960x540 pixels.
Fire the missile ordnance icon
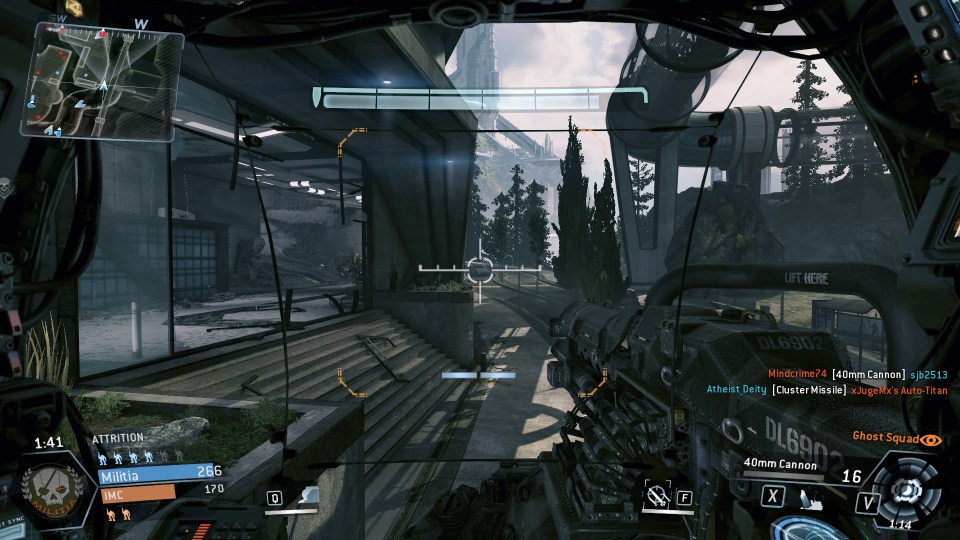(810, 495)
